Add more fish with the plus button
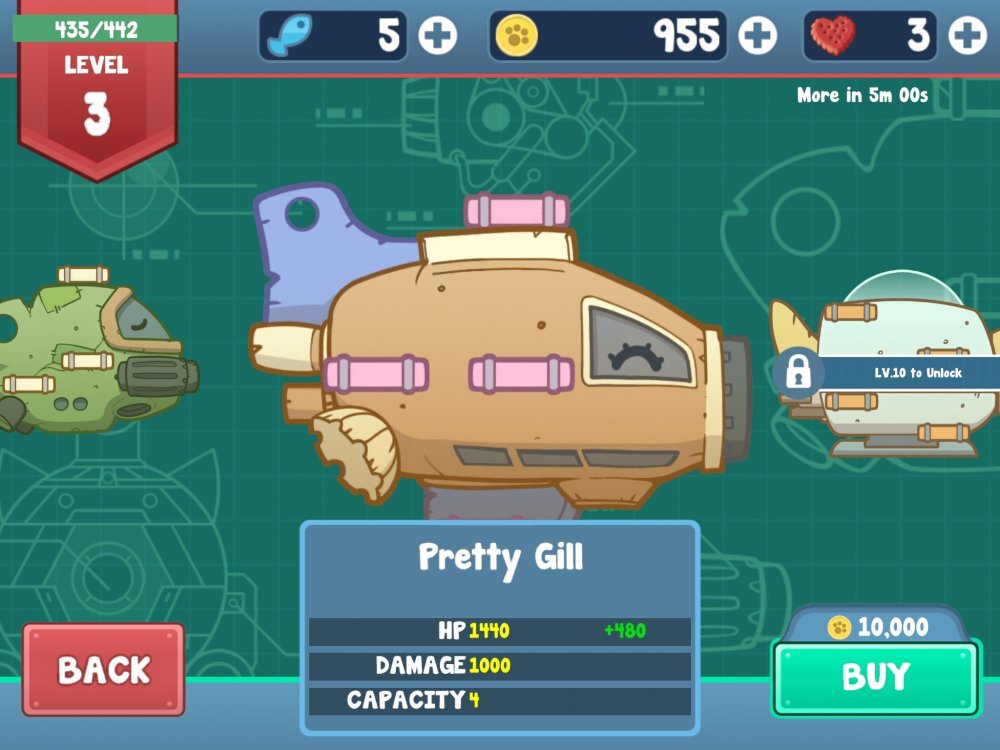This screenshot has width=1000, height=750. (x=437, y=37)
